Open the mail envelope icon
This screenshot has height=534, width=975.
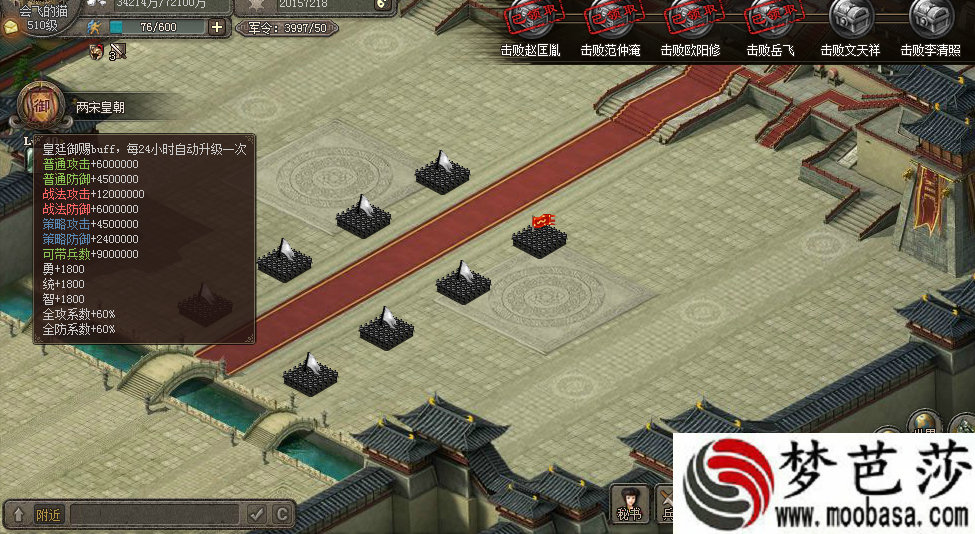pyautogui.click(x=11, y=27)
